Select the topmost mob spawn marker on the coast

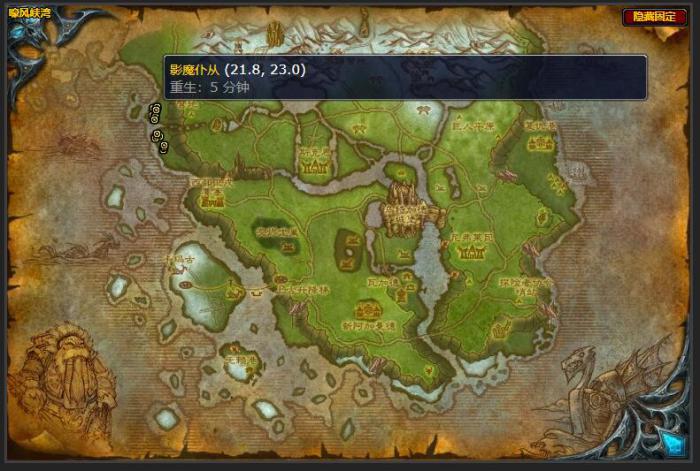[x=154, y=108]
